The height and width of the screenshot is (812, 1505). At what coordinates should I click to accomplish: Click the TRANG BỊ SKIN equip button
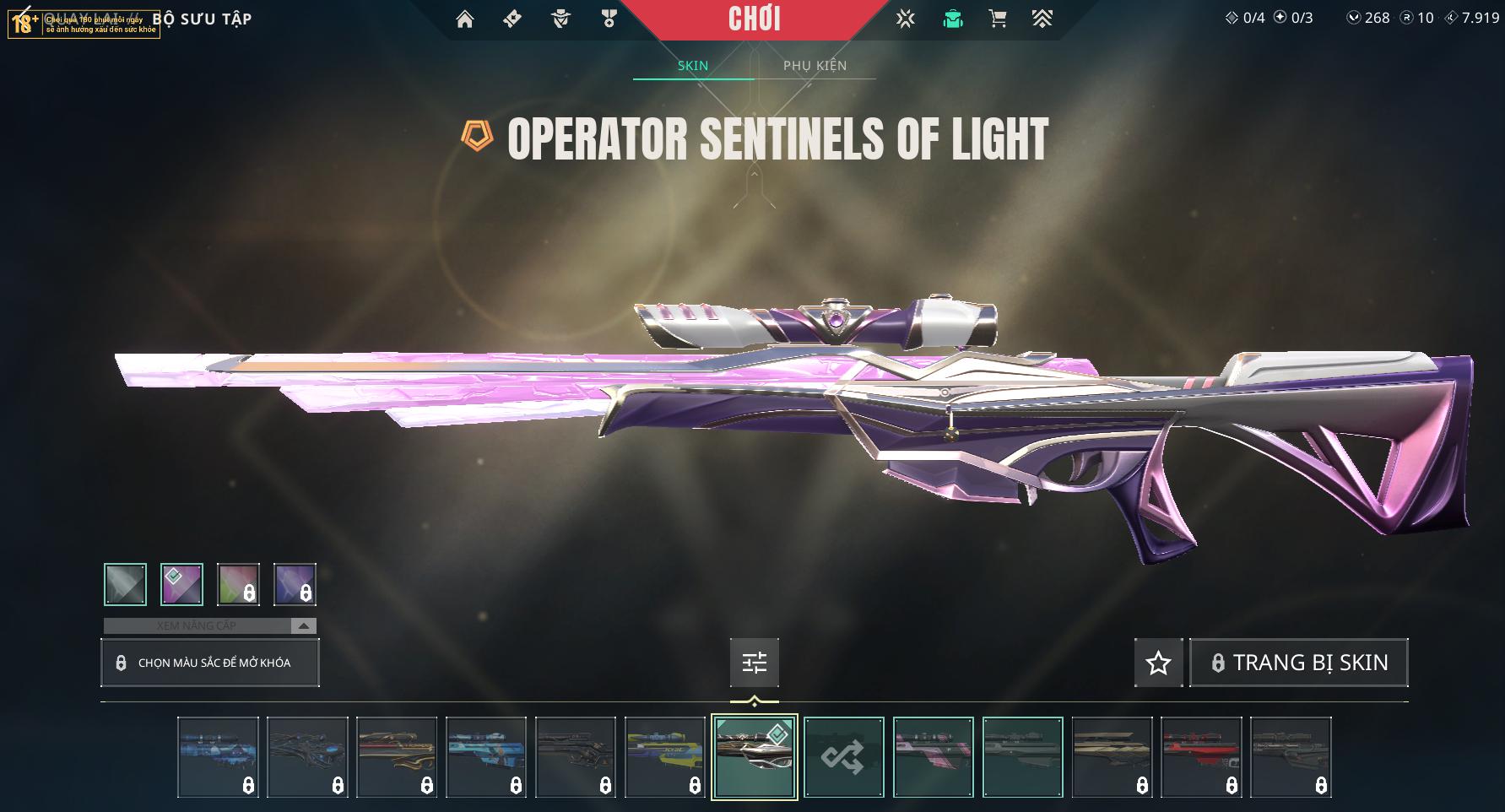(x=1299, y=663)
